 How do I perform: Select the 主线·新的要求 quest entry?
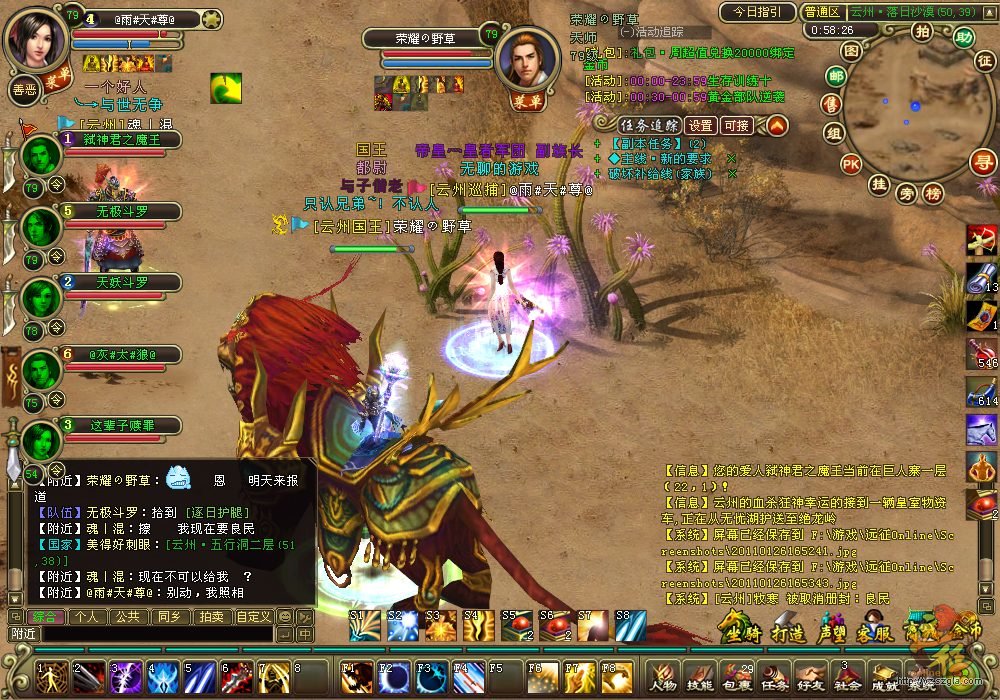[664, 158]
